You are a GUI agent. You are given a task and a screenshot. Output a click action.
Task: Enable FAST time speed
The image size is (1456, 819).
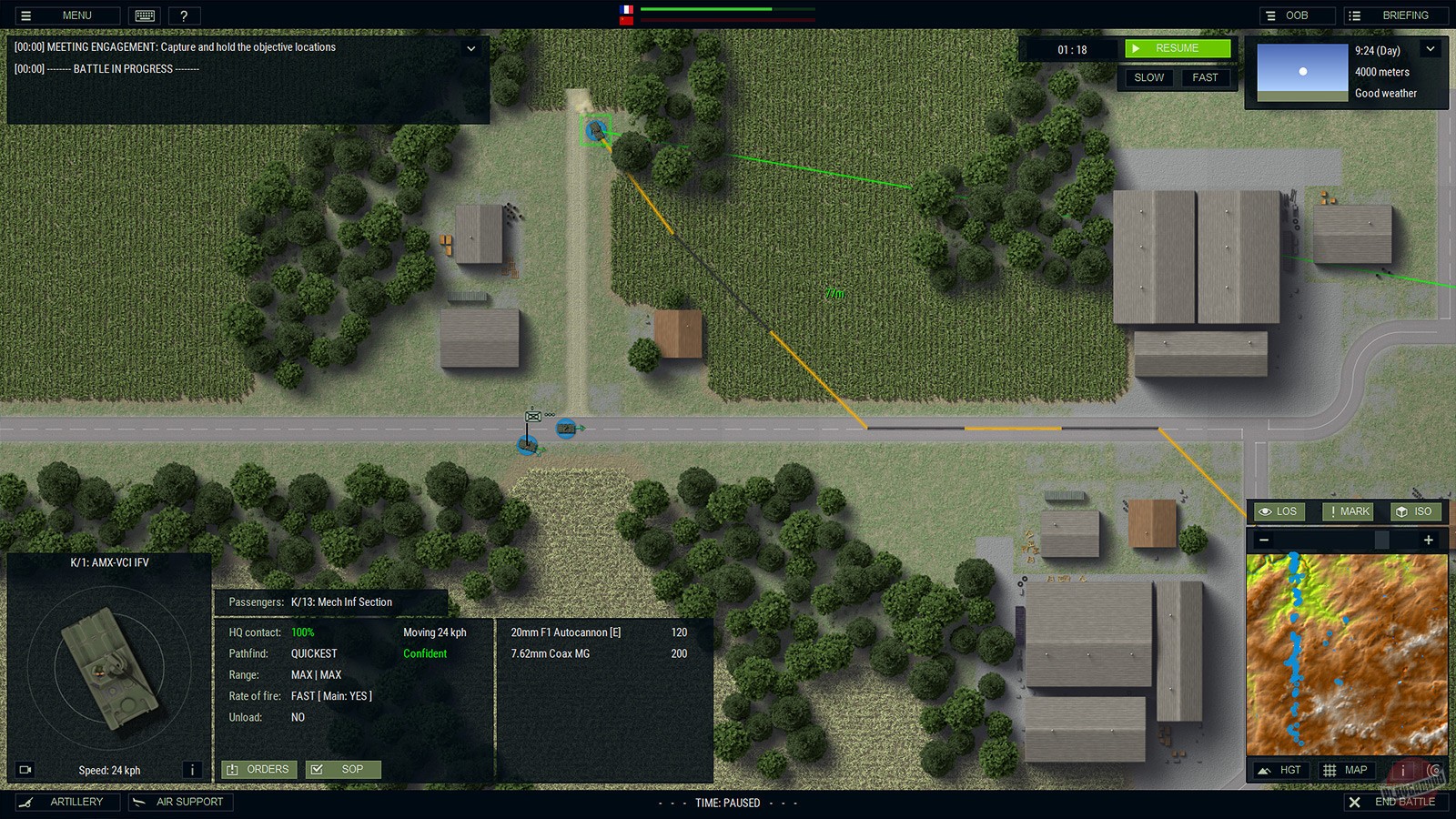(1206, 77)
